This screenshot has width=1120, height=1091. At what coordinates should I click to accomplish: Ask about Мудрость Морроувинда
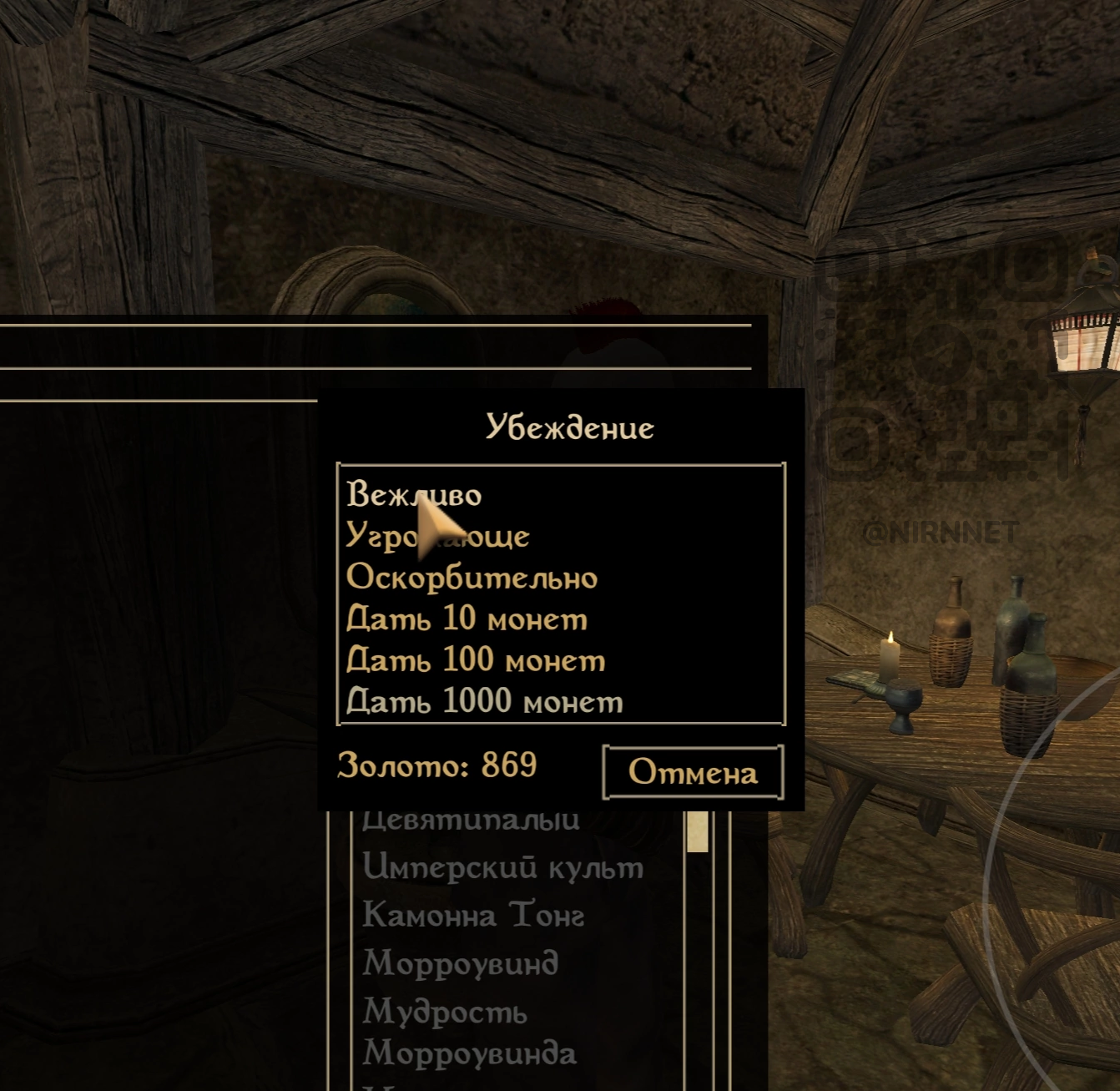pos(469,1033)
